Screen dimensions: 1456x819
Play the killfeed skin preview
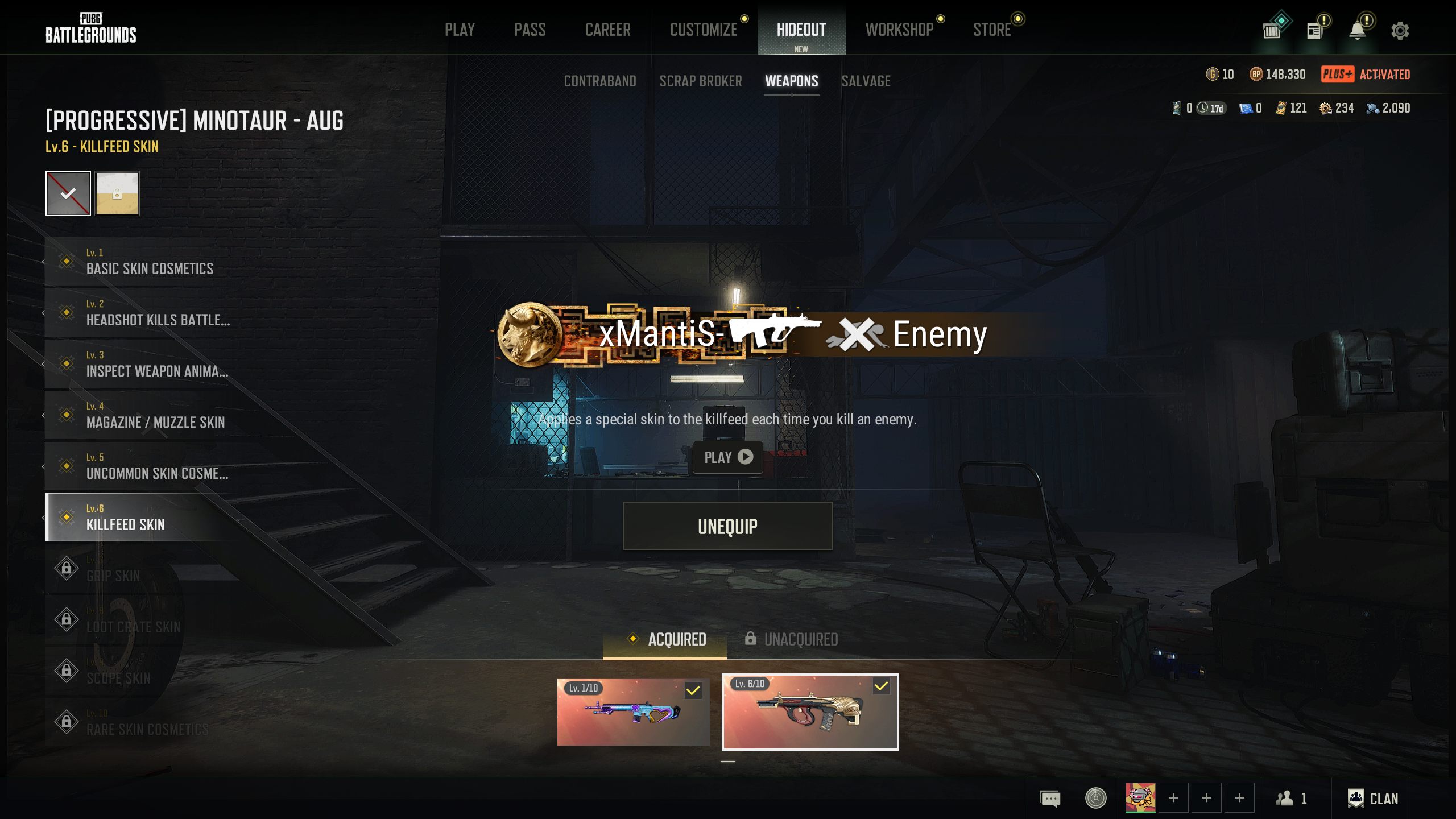(x=727, y=457)
